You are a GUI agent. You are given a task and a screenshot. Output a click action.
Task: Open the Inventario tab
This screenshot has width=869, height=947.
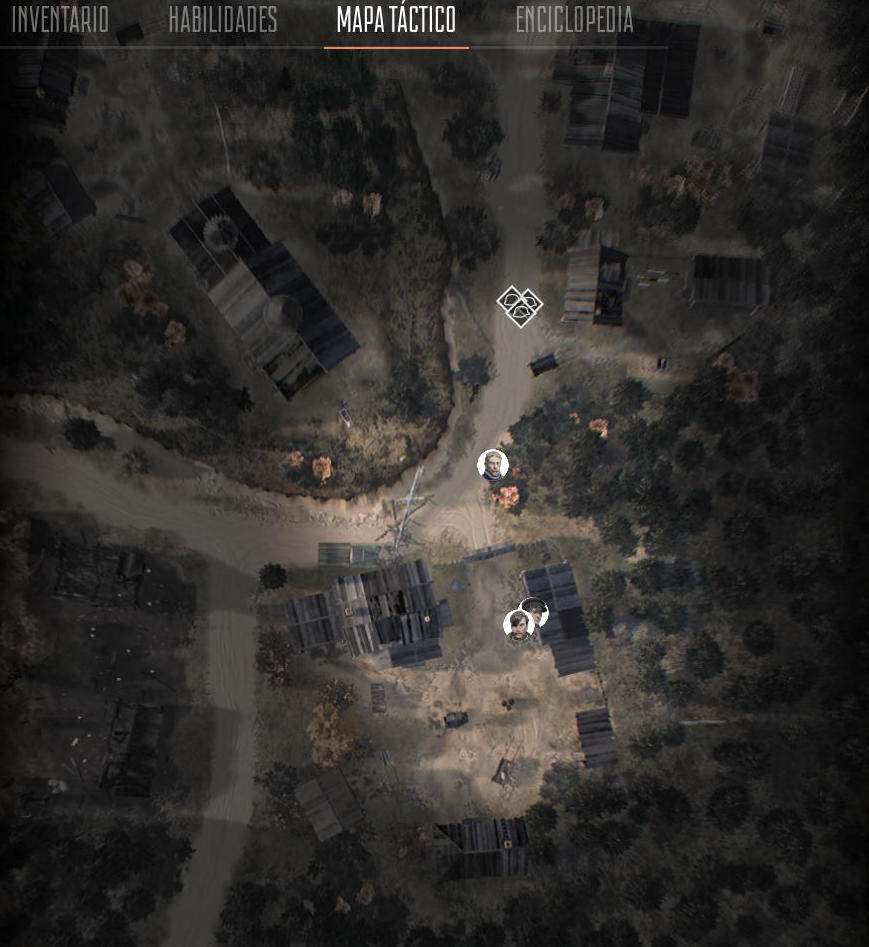point(60,20)
